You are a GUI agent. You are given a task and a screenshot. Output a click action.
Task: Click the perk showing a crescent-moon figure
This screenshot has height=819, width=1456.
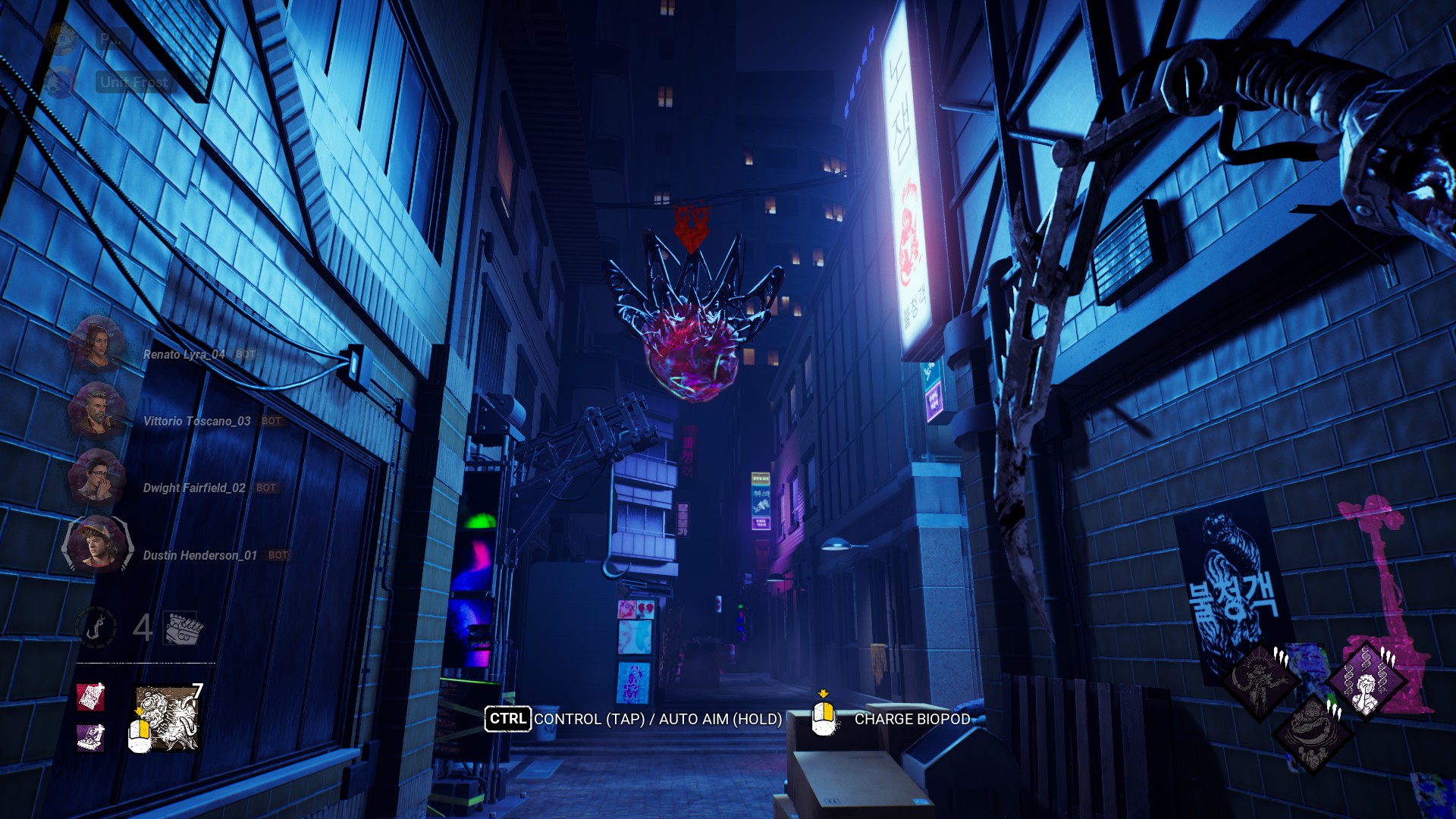pyautogui.click(x=1260, y=681)
